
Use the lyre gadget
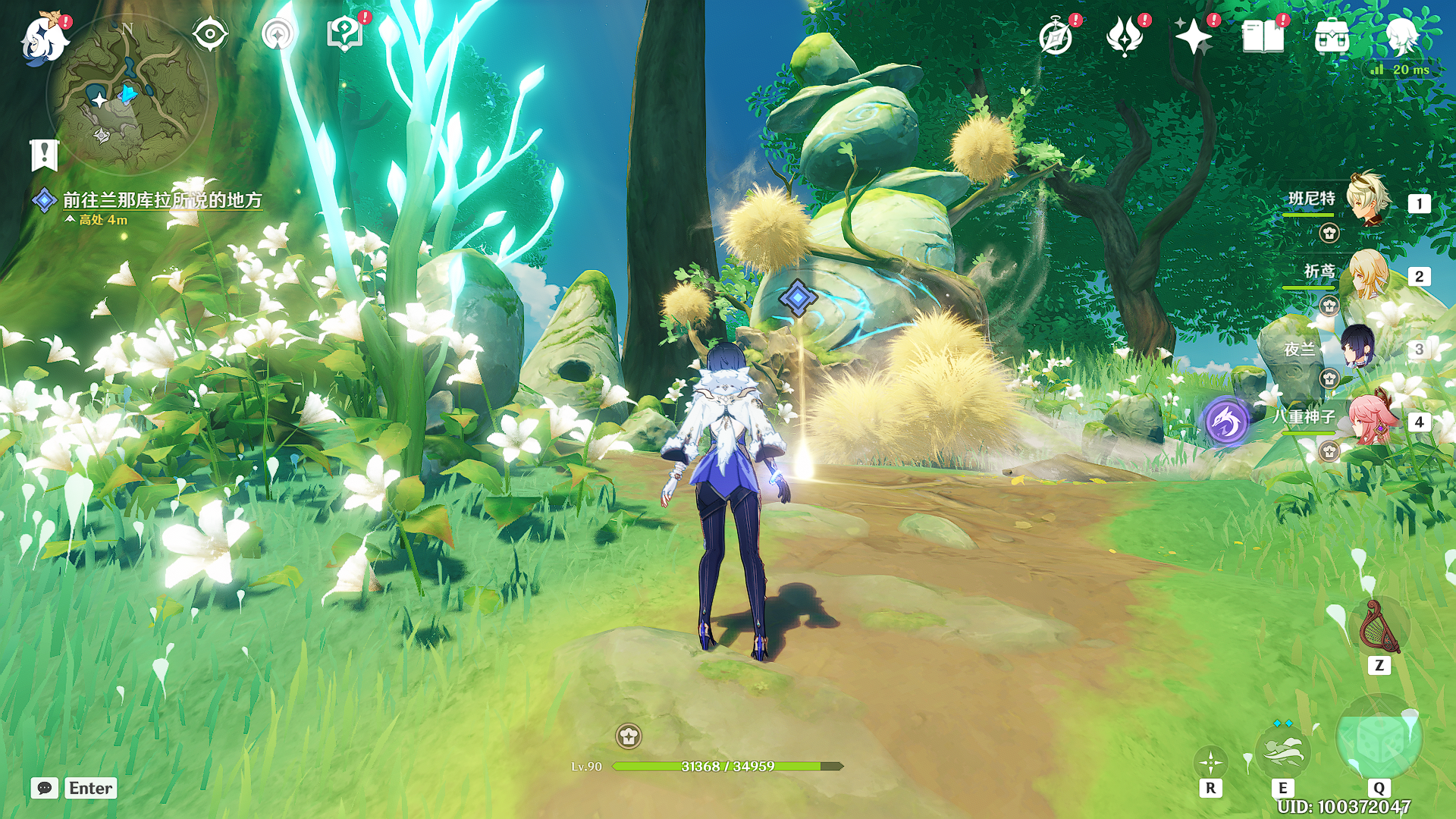(x=1379, y=628)
